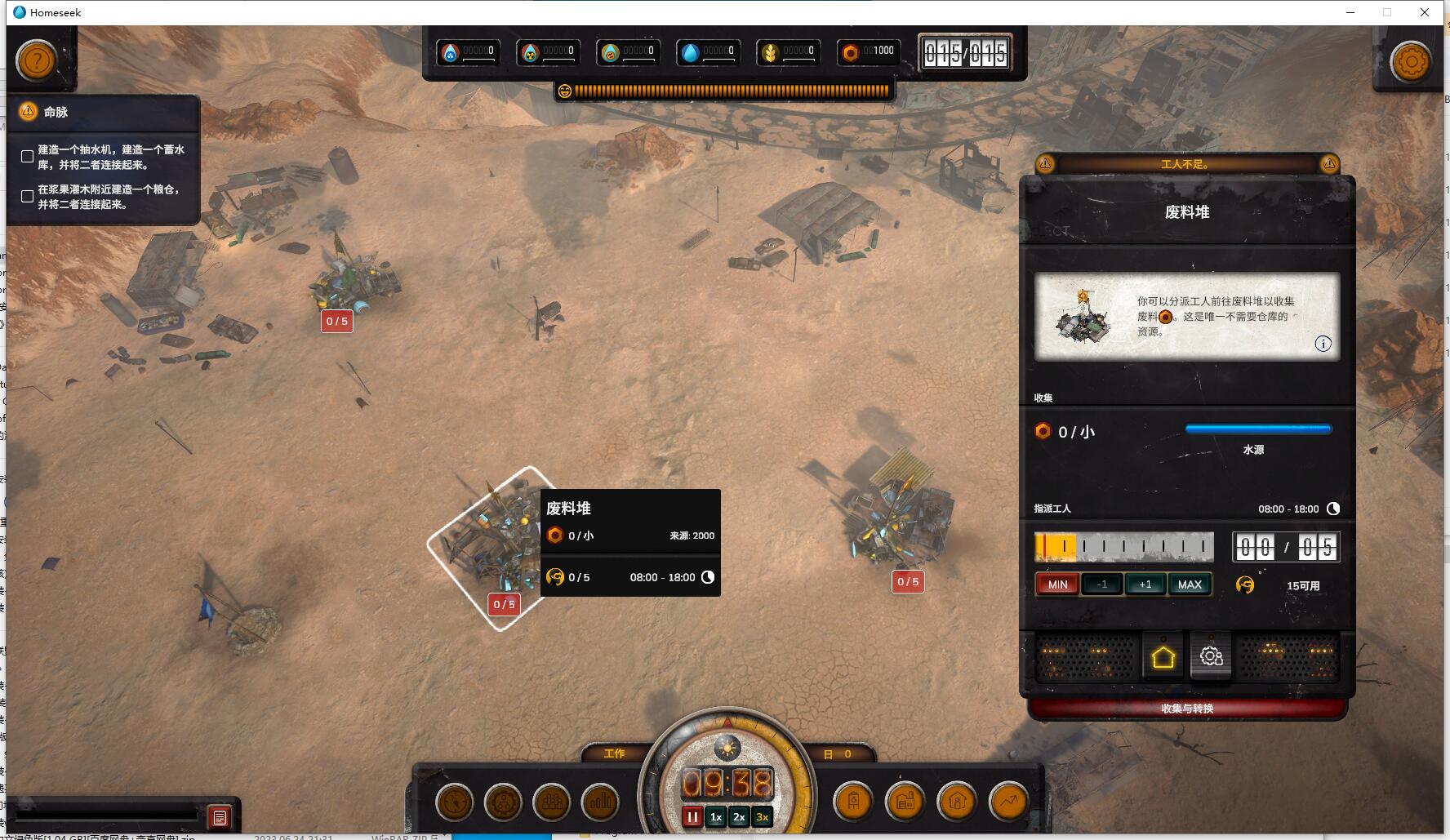Open the red log button at bottom-left

click(x=220, y=817)
